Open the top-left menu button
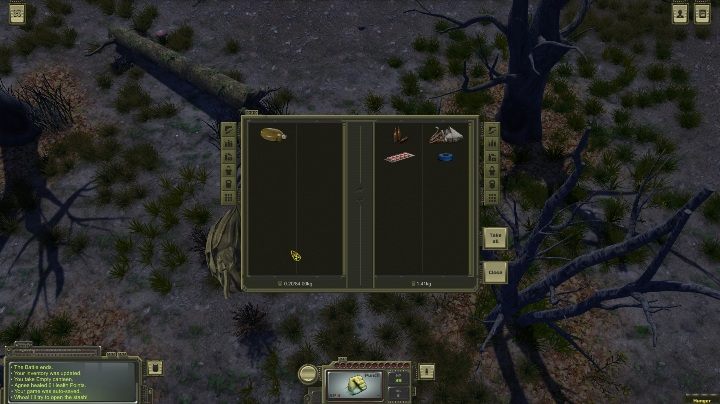This screenshot has height=404, width=720. click(x=16, y=13)
